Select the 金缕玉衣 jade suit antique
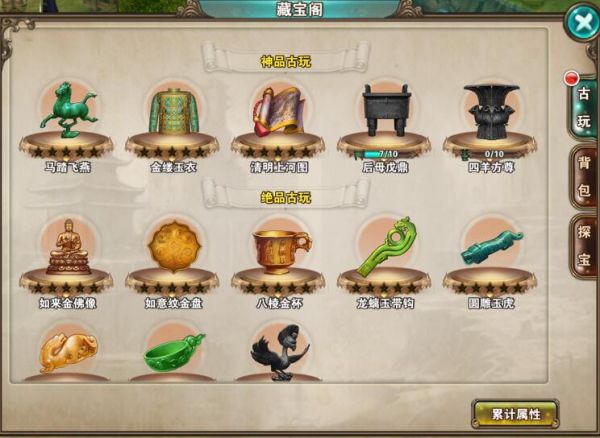This screenshot has width=600, height=438. [172, 108]
